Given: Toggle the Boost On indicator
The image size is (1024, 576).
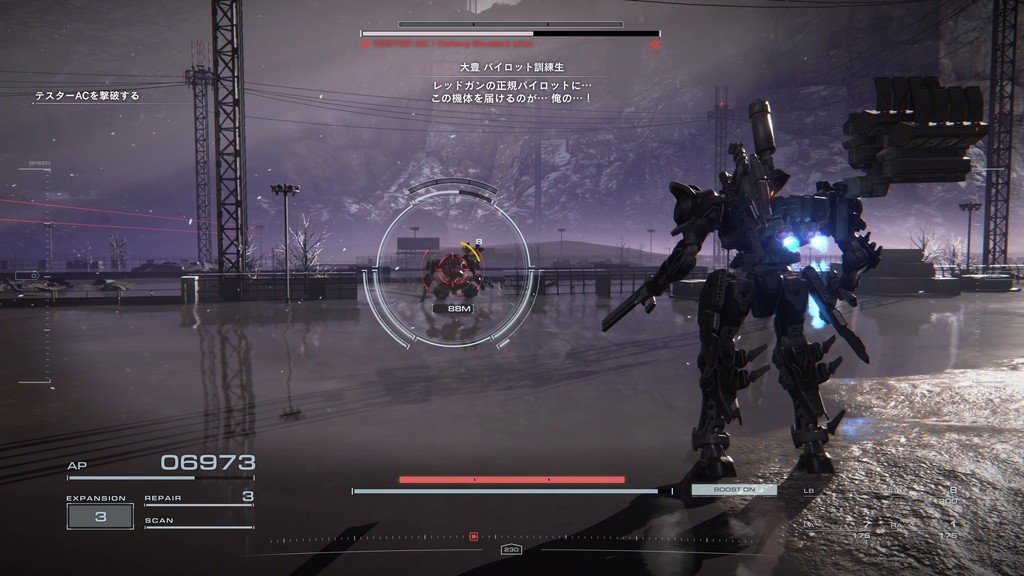Looking at the screenshot, I should (x=734, y=490).
